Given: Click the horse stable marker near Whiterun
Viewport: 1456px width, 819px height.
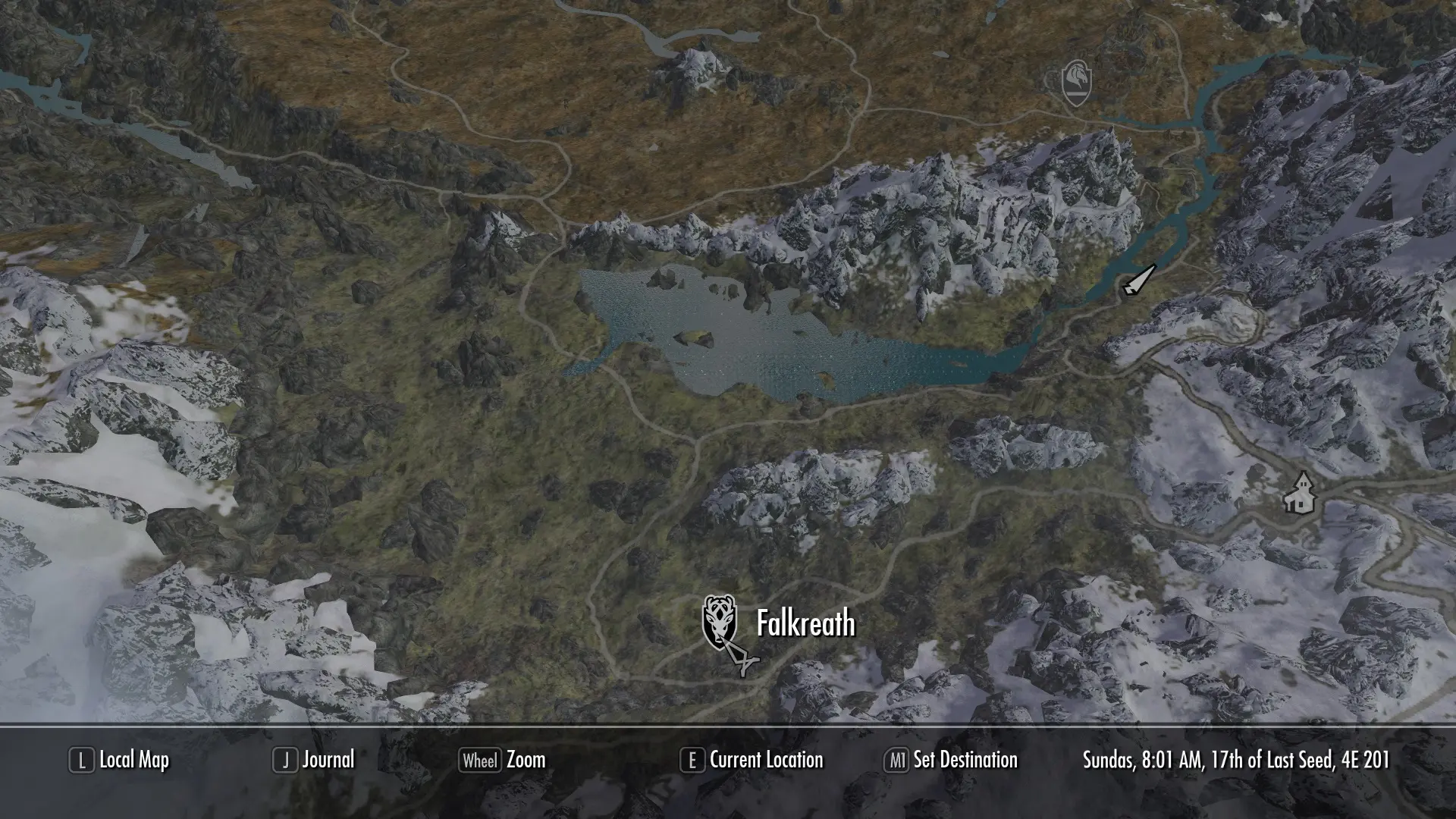Looking at the screenshot, I should point(1077,85).
